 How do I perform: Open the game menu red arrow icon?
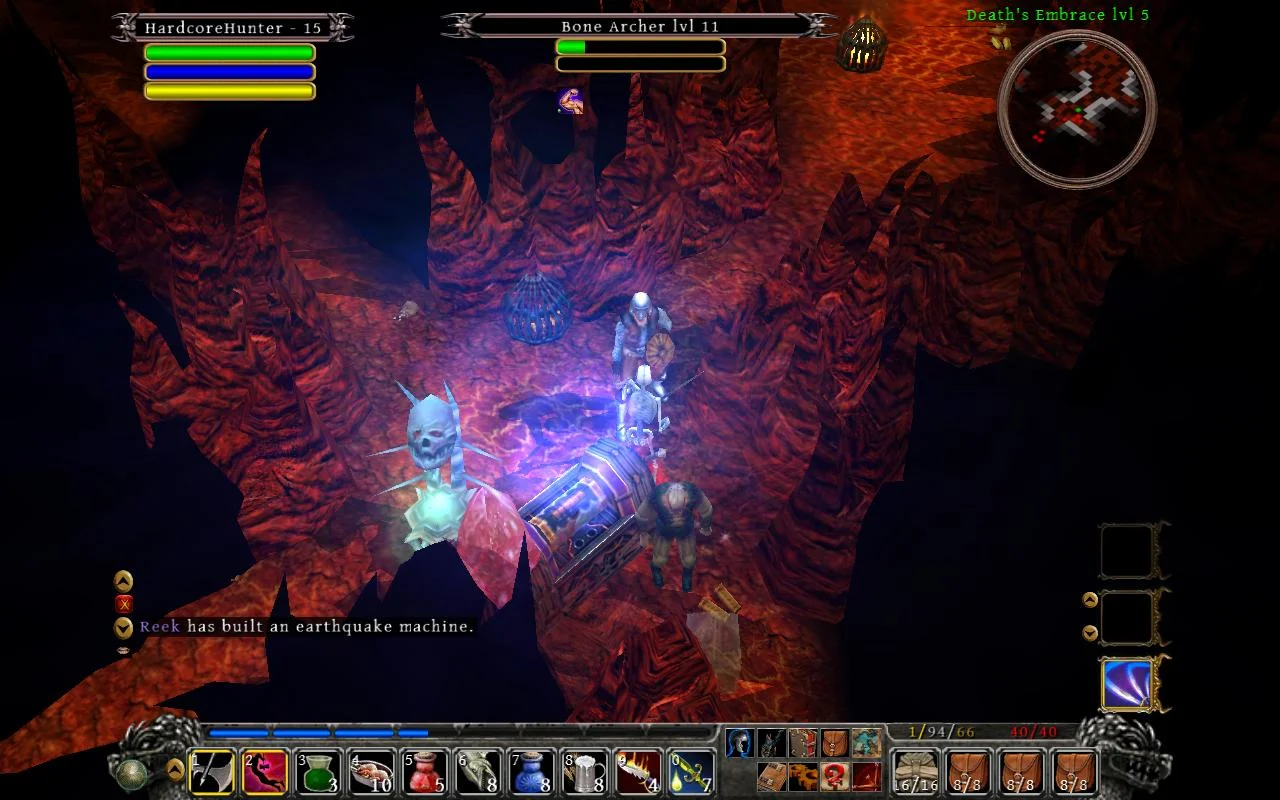coord(867,777)
